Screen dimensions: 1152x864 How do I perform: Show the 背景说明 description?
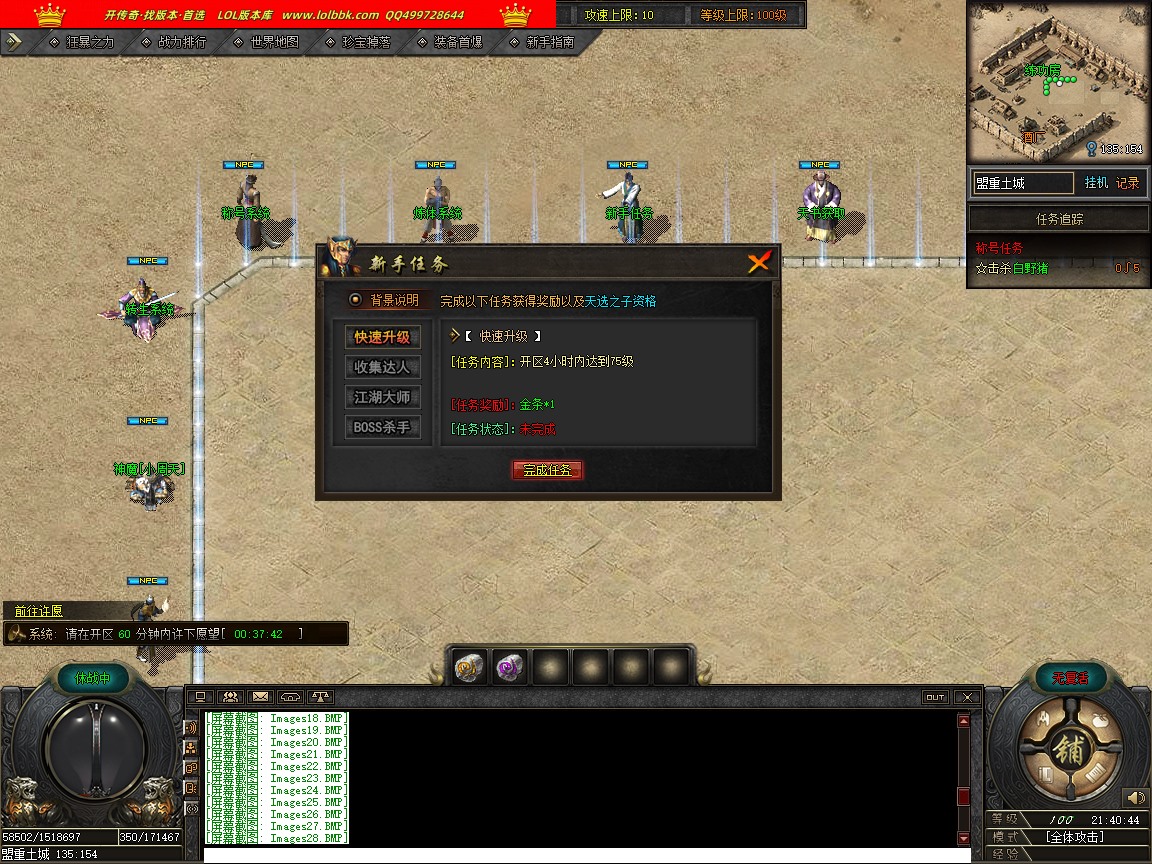[385, 300]
